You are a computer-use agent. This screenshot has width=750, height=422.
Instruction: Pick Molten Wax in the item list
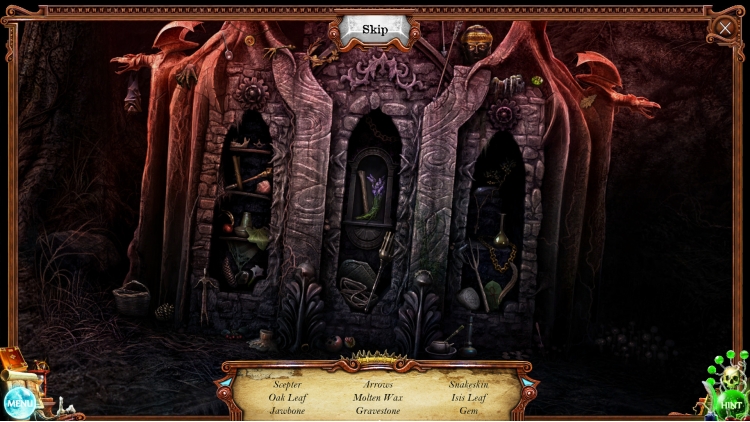(x=378, y=397)
